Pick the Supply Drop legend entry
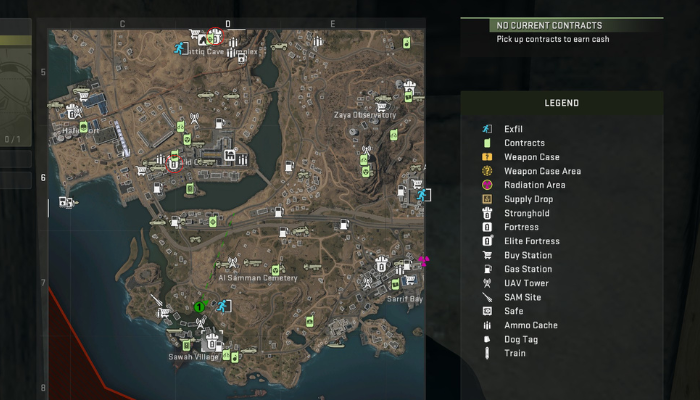 (528, 199)
